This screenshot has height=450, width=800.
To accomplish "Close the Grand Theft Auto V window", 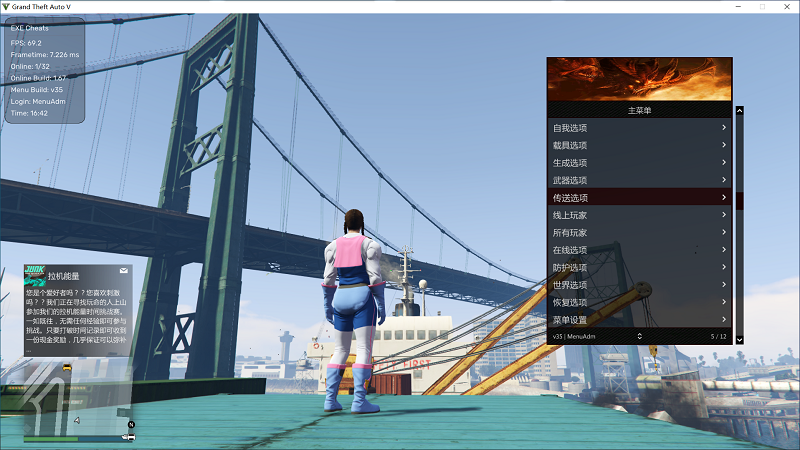I will [x=787, y=6].
